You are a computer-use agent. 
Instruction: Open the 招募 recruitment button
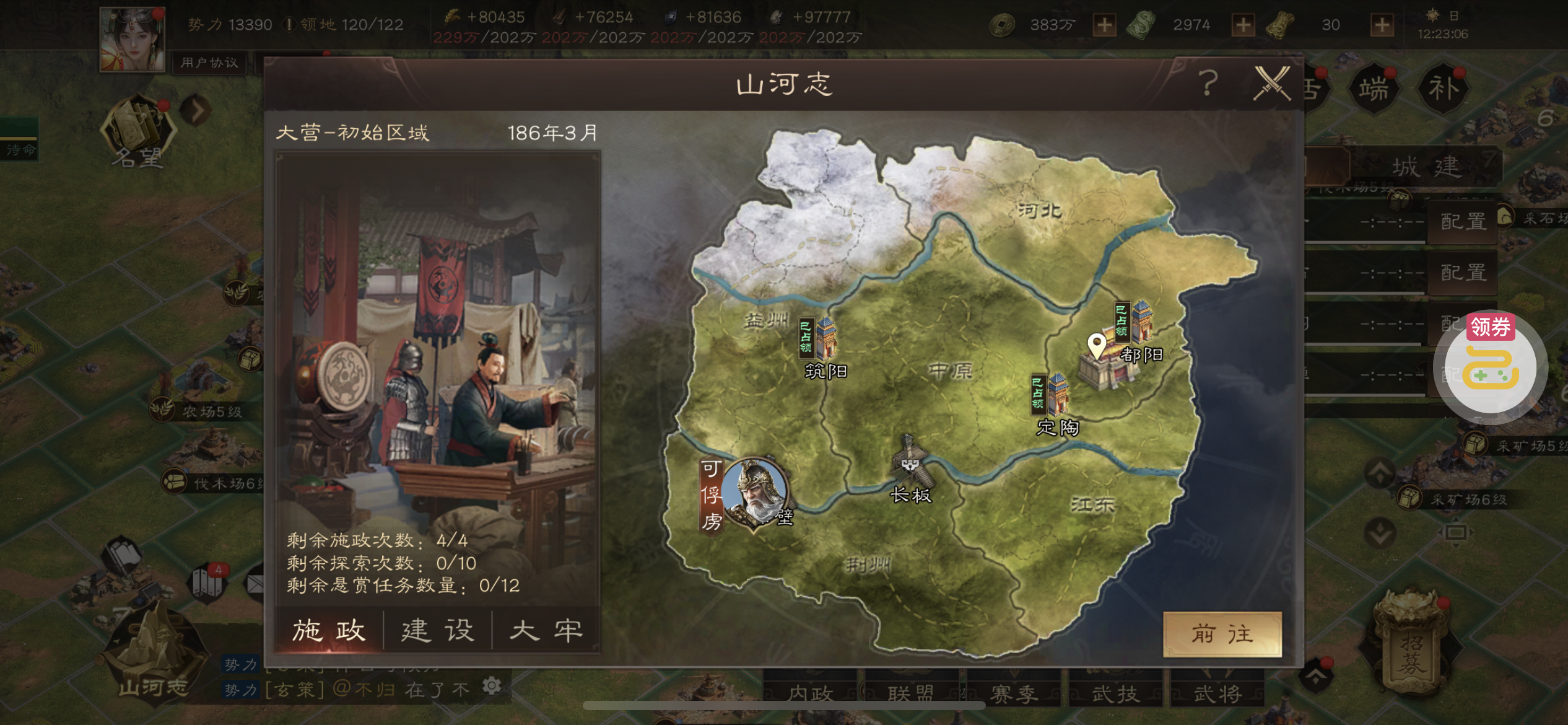[x=1411, y=644]
